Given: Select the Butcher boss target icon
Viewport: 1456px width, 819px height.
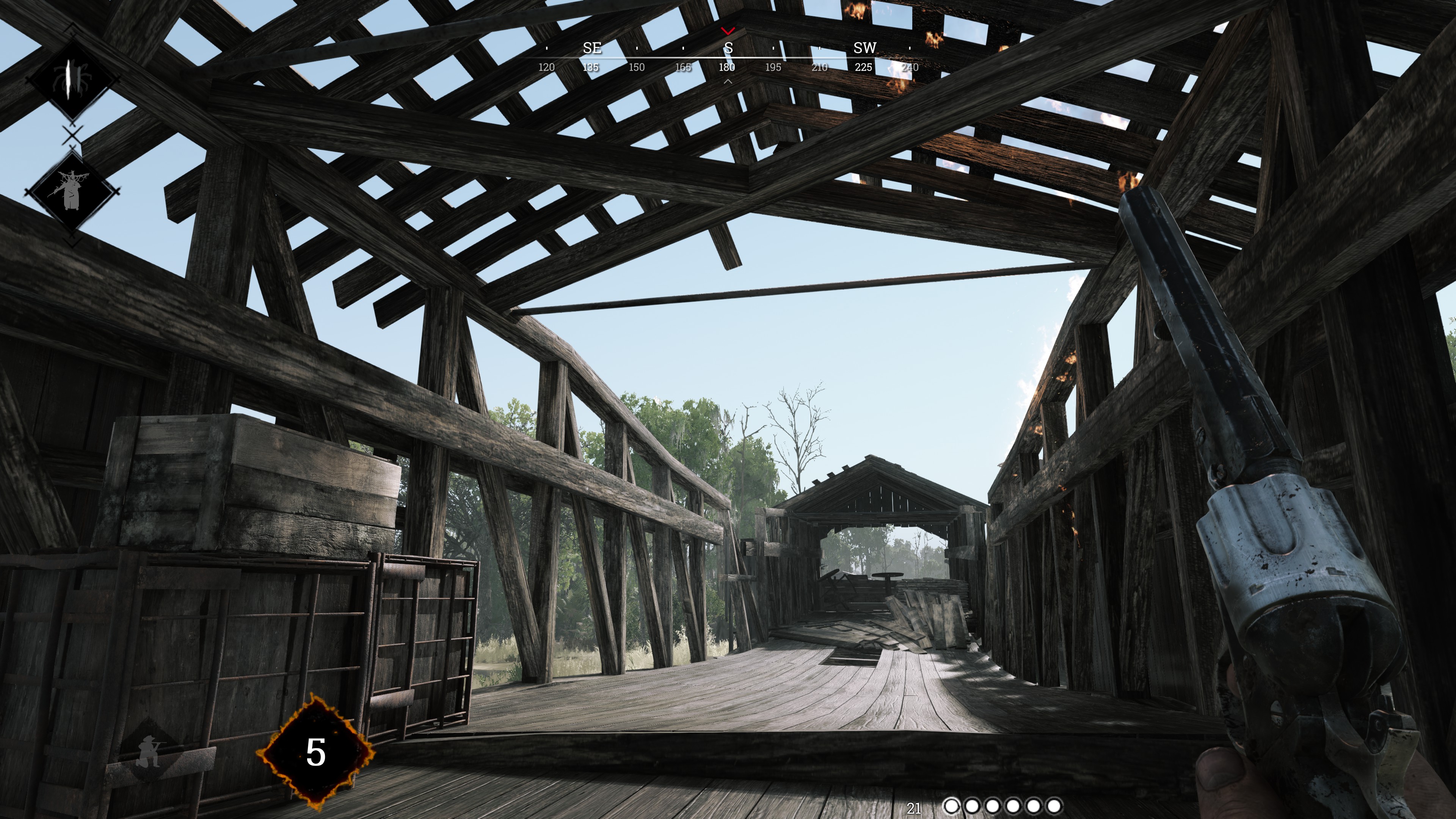Looking at the screenshot, I should [72, 190].
